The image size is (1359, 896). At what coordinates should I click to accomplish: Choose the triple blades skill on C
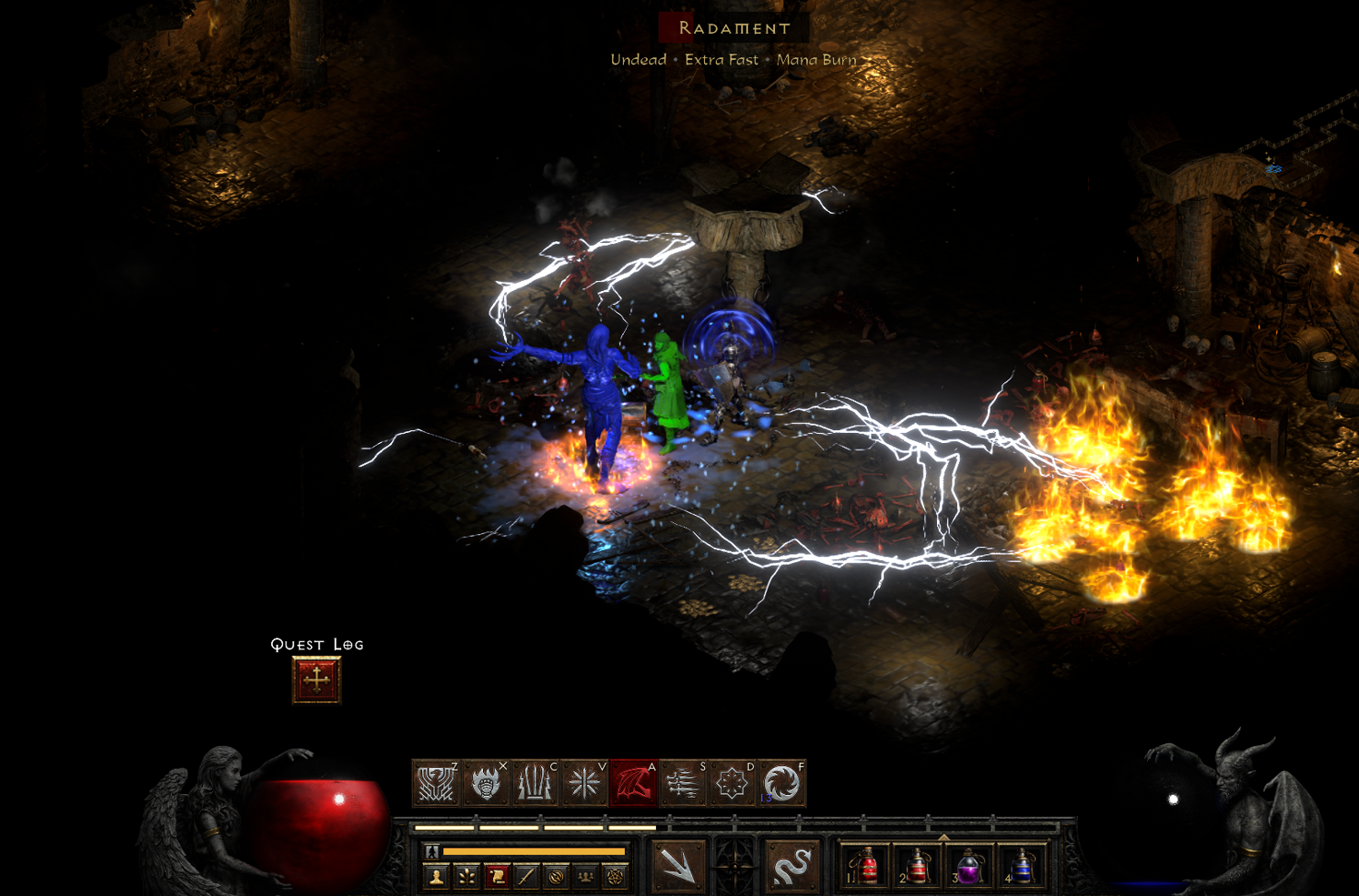[535, 783]
